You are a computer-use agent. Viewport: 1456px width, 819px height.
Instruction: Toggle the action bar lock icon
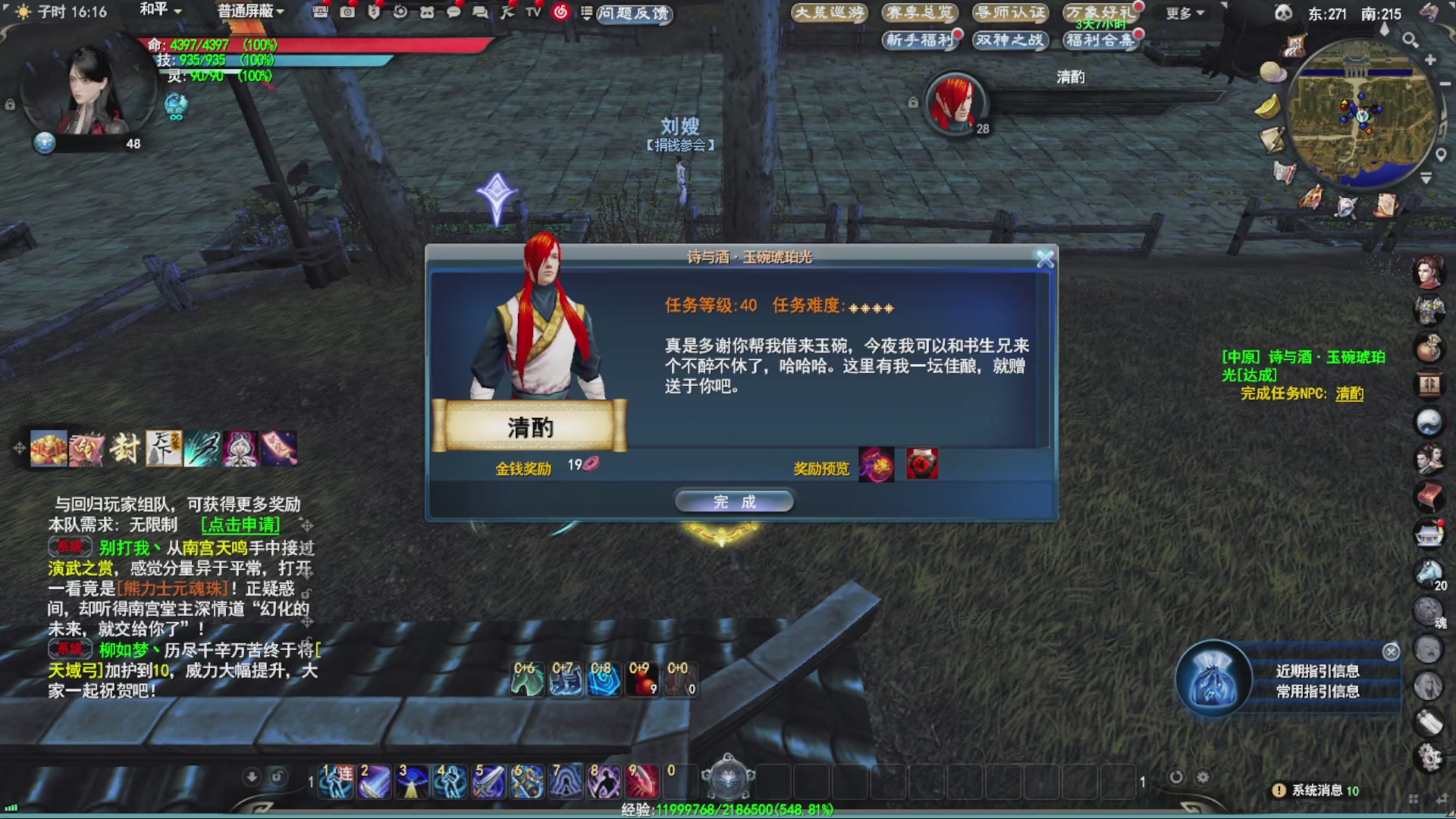(x=279, y=777)
